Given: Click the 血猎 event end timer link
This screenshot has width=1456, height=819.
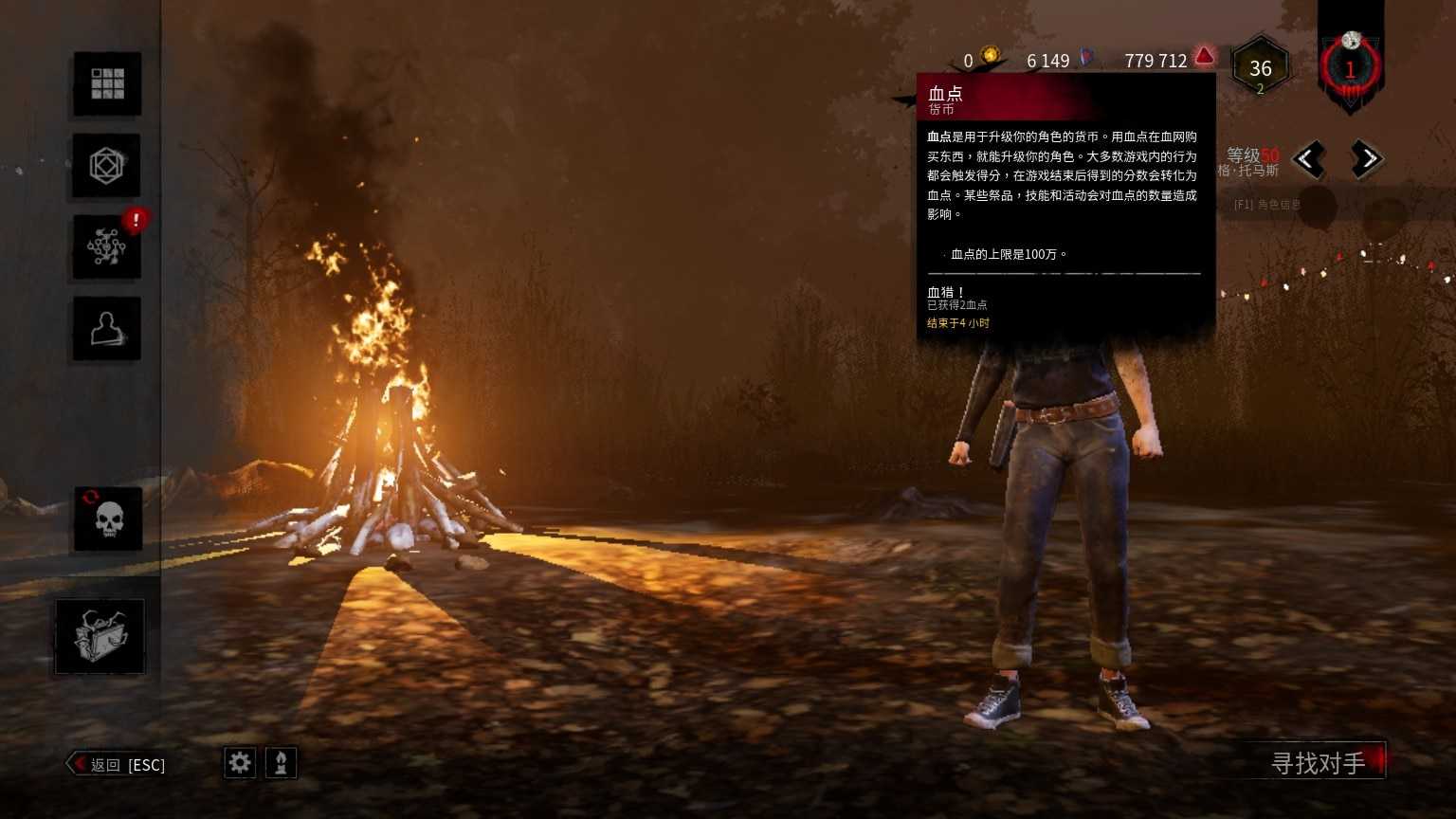Looking at the screenshot, I should point(956,323).
